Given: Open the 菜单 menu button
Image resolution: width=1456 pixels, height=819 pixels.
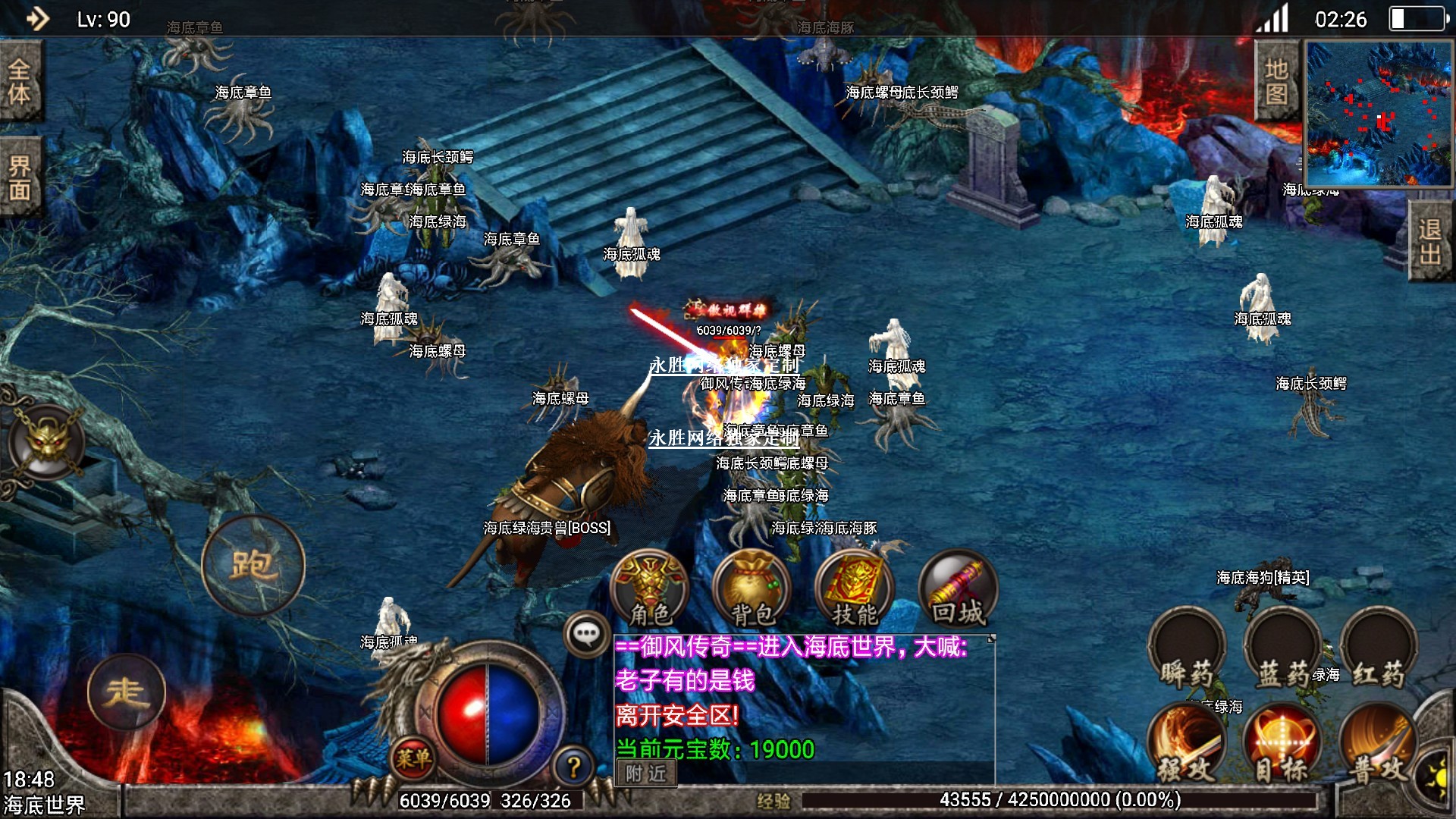Looking at the screenshot, I should click(413, 758).
